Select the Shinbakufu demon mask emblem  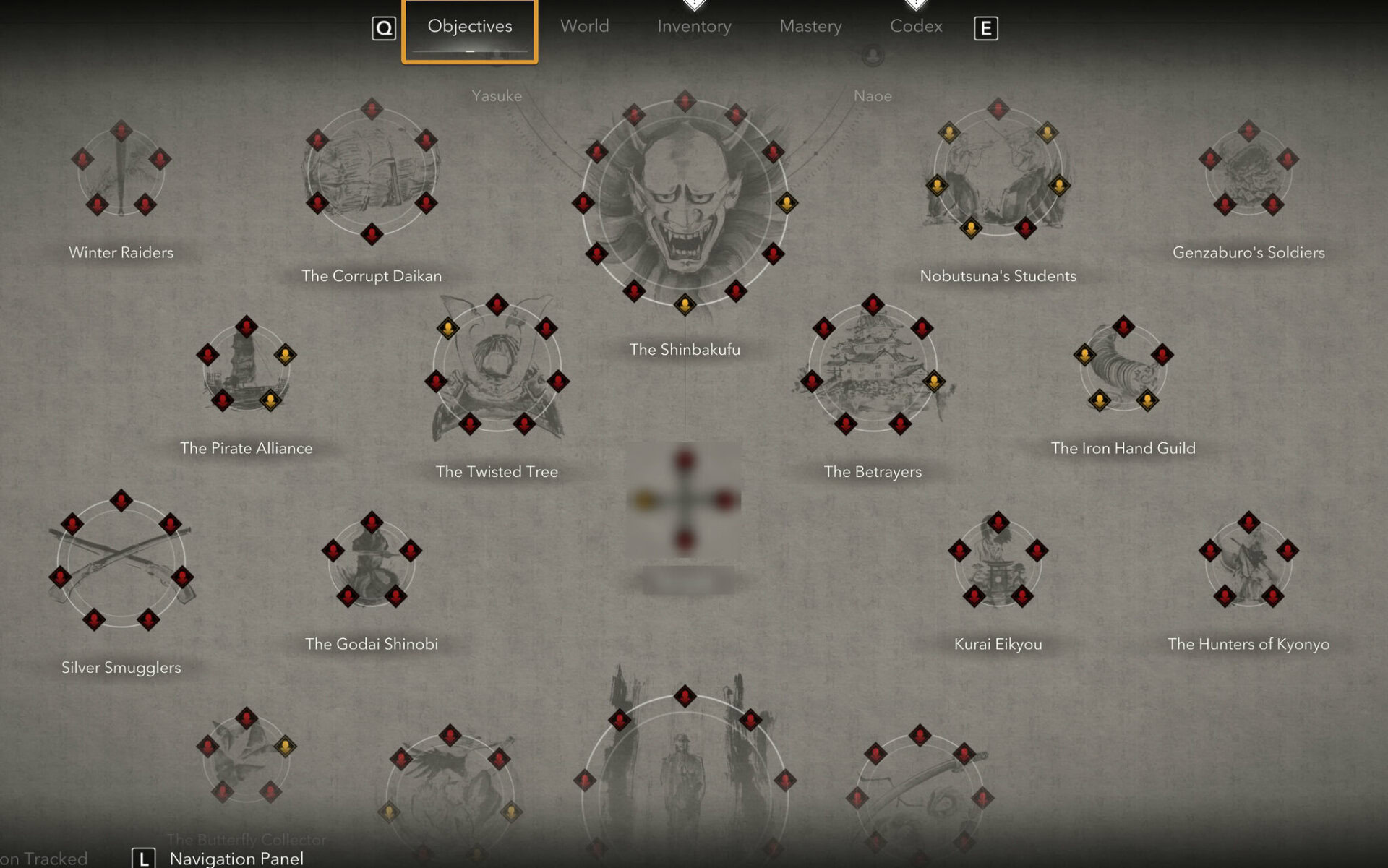[x=685, y=202]
